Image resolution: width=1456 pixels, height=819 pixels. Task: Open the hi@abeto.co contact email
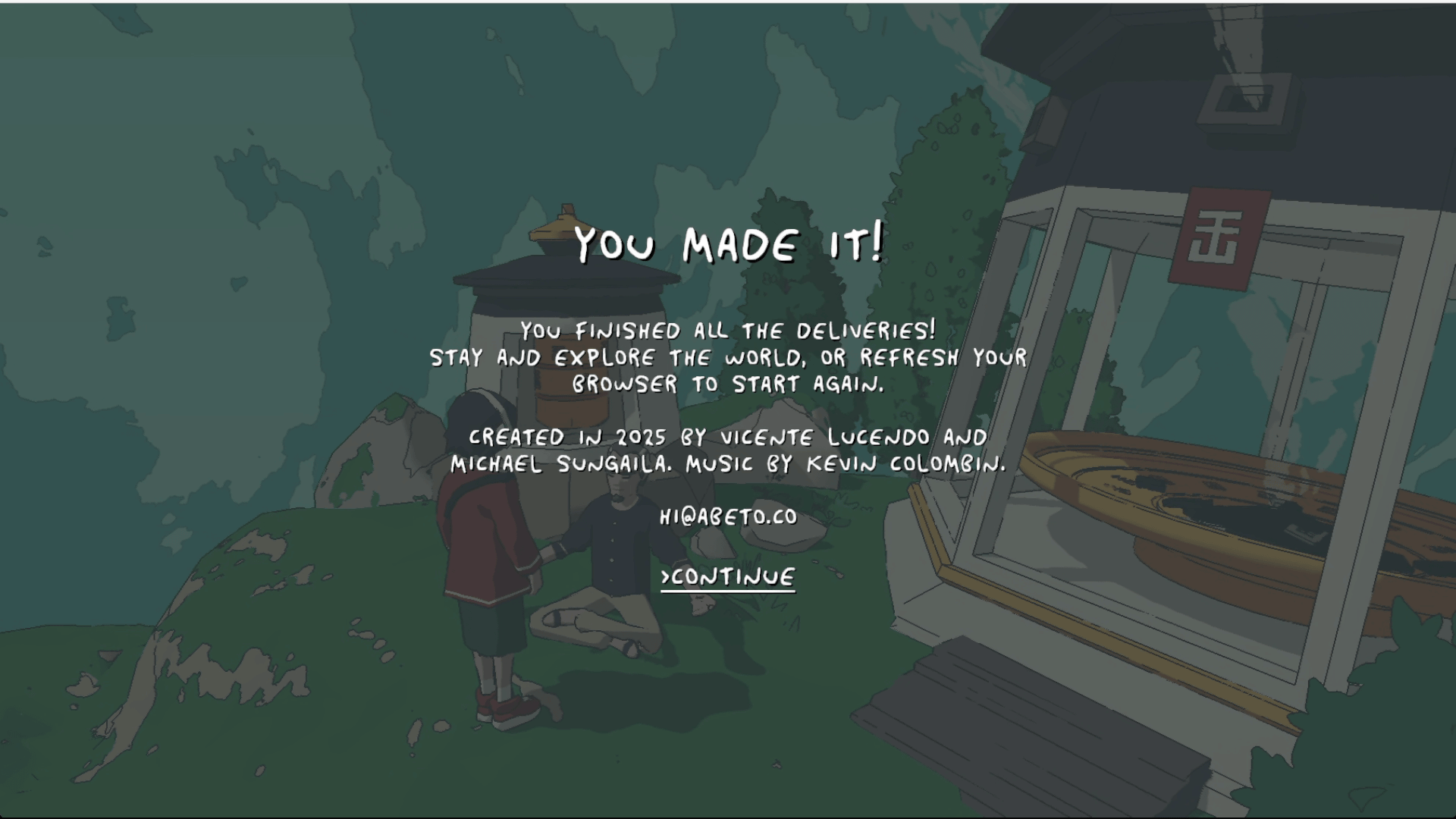point(728,517)
